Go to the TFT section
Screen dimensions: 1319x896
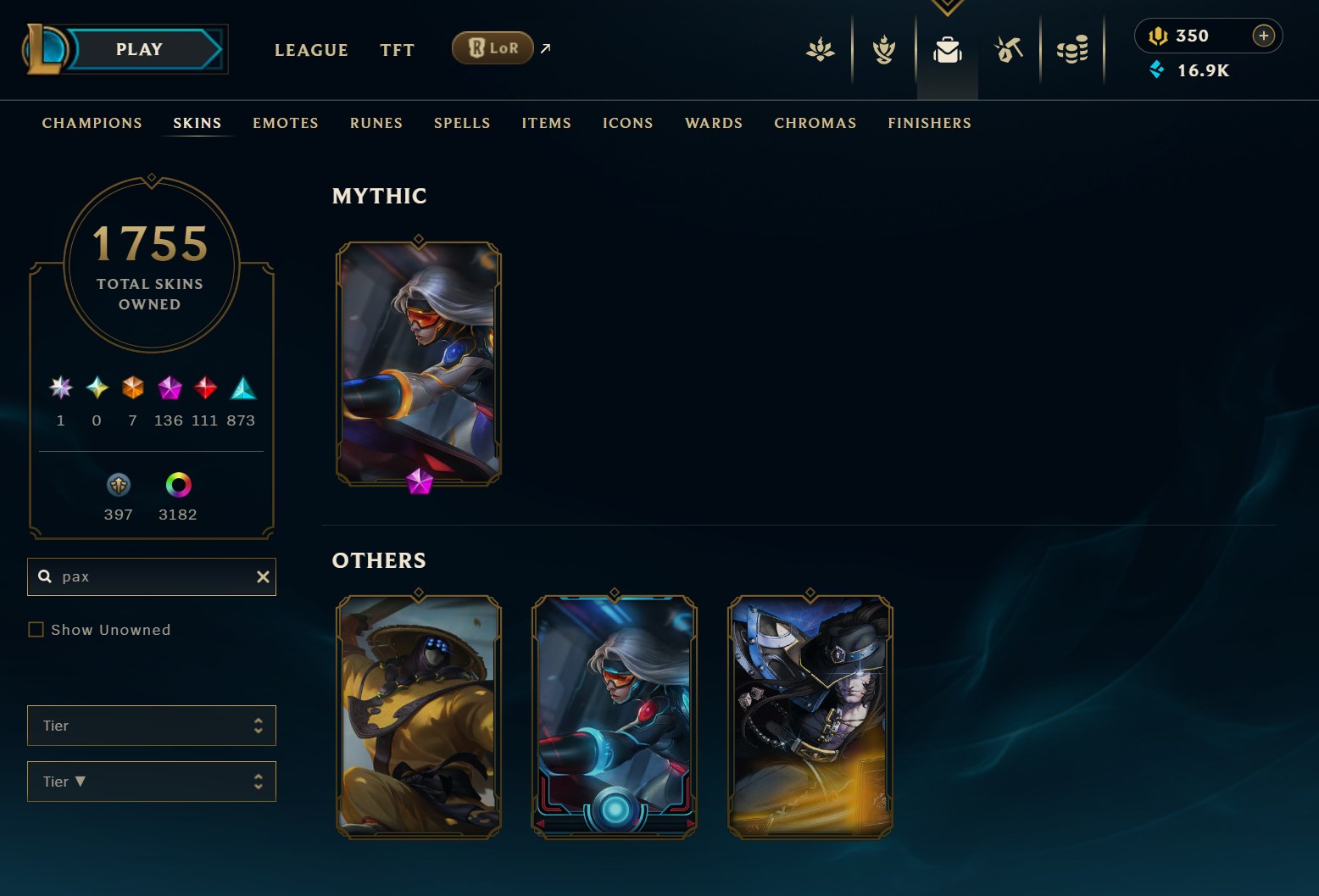point(397,50)
